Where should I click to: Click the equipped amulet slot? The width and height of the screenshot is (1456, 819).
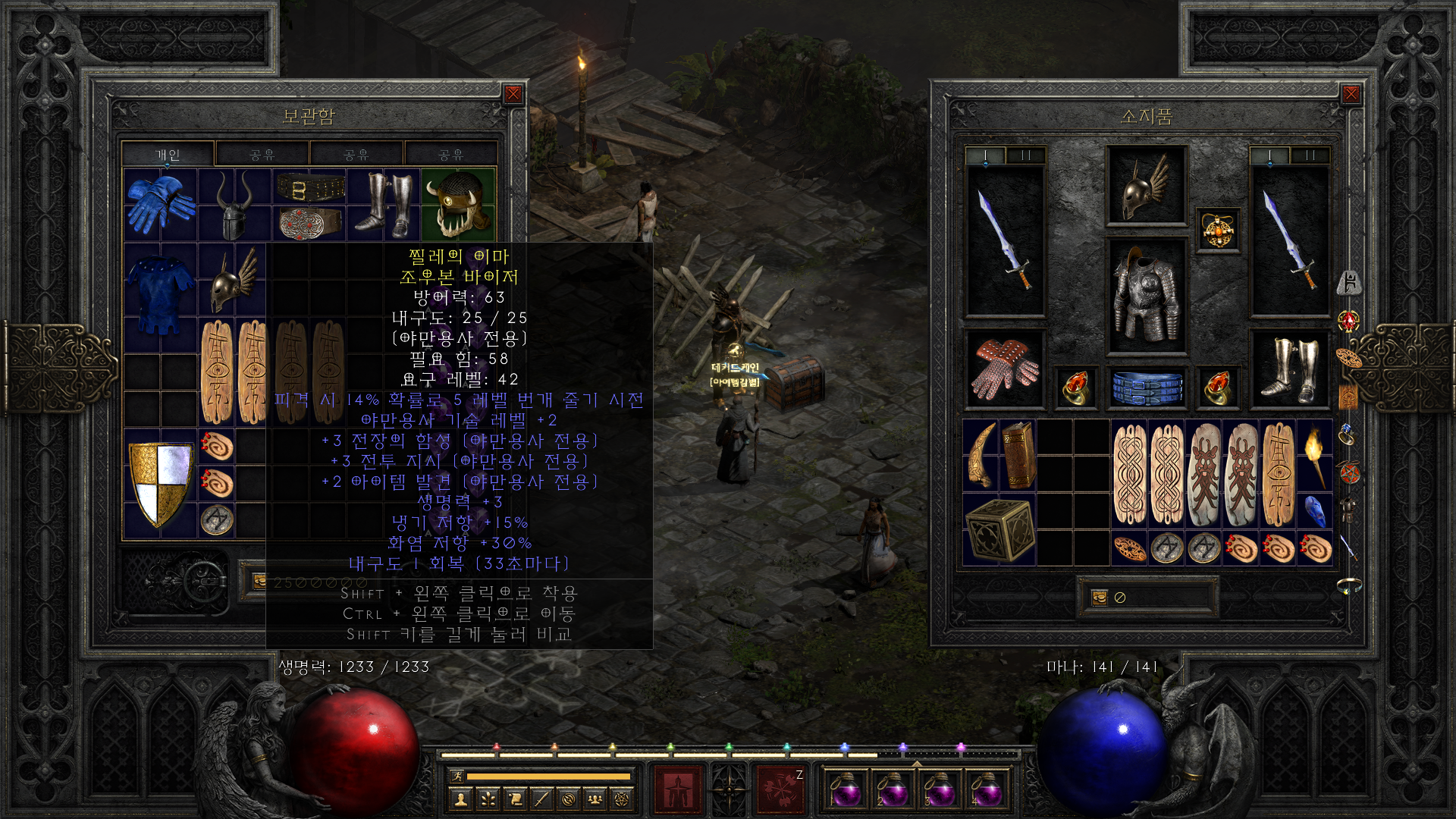pos(1218,230)
